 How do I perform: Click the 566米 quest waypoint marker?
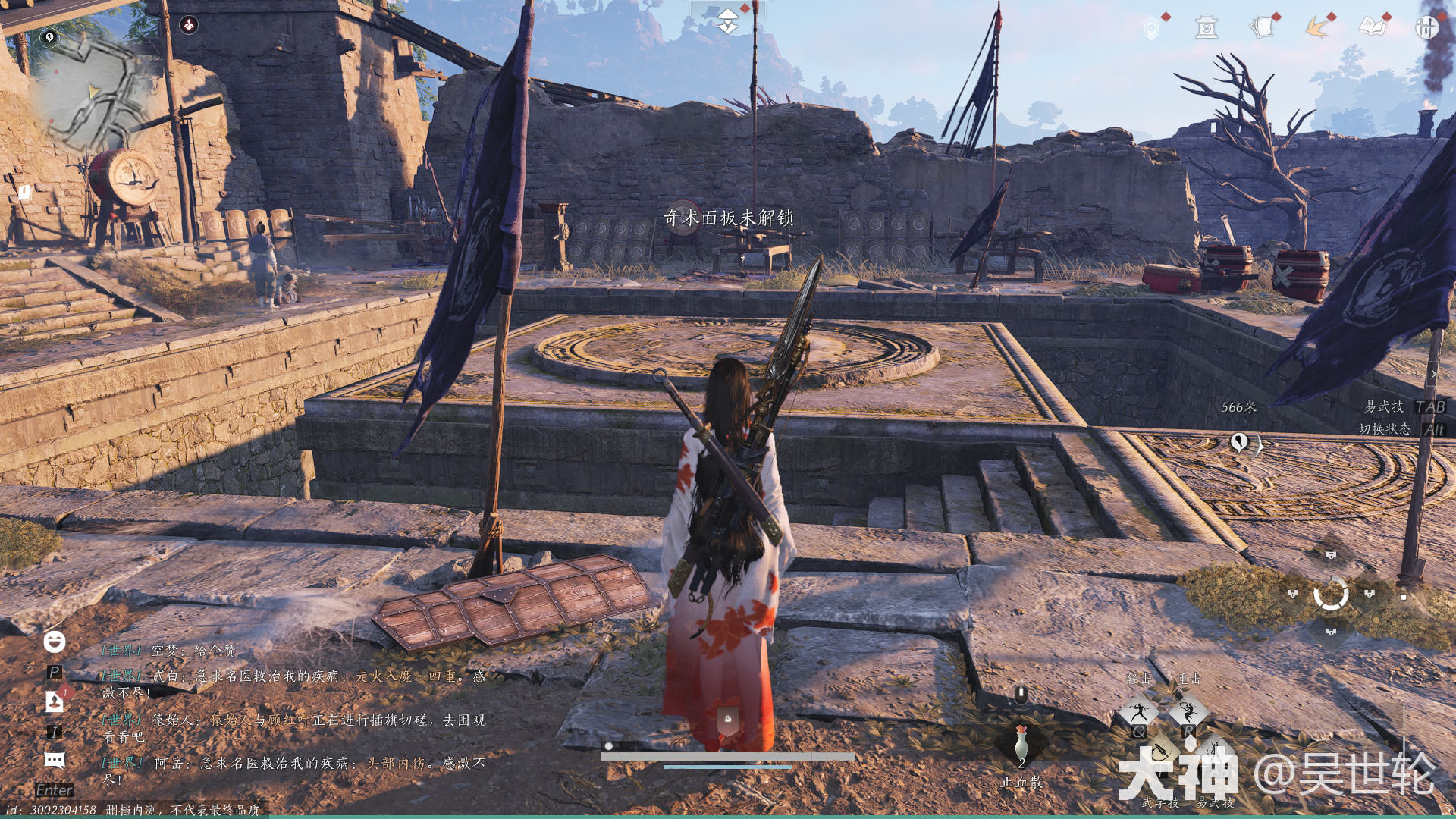click(1238, 441)
